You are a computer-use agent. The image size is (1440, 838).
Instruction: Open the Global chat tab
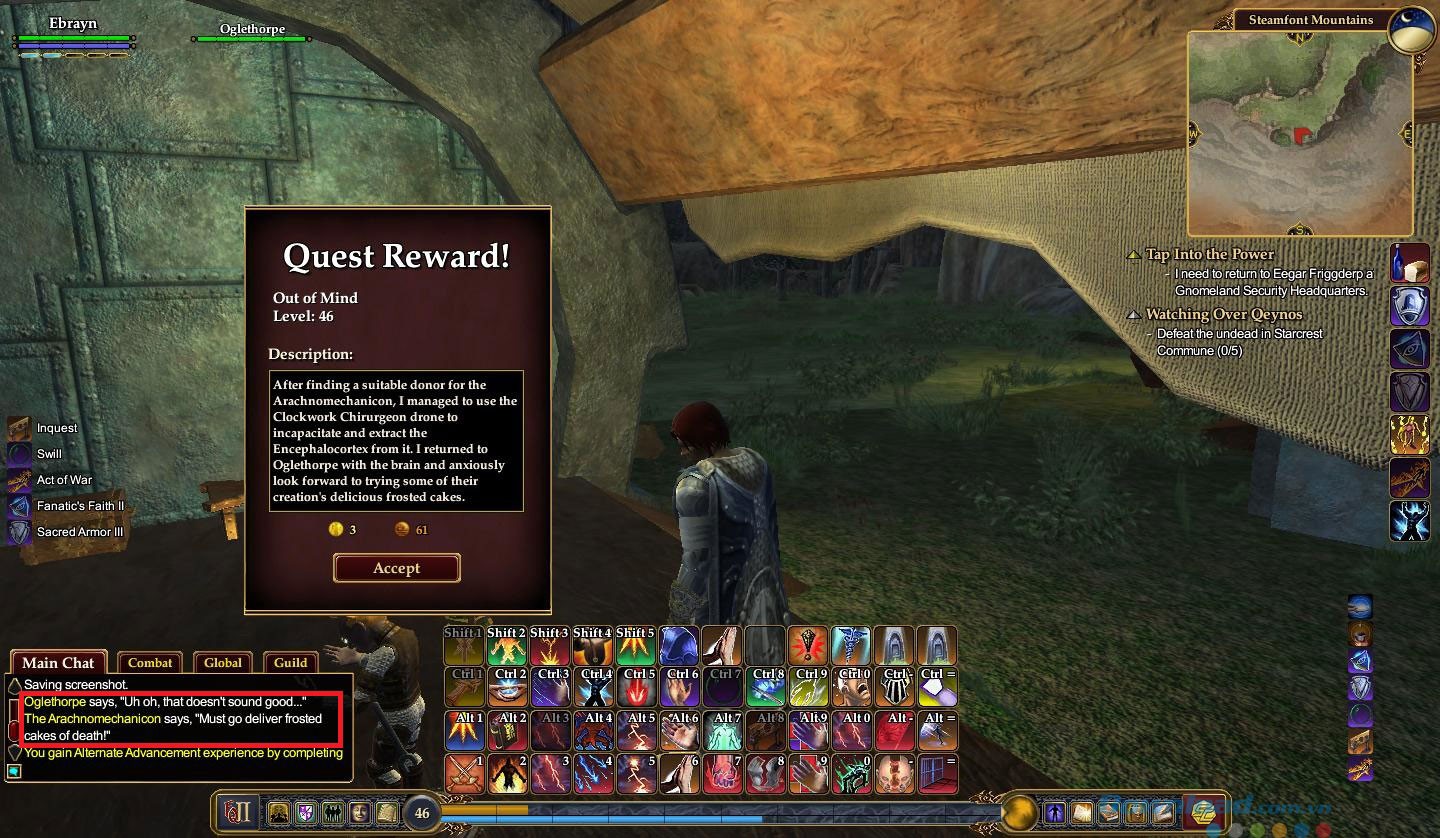coord(223,662)
